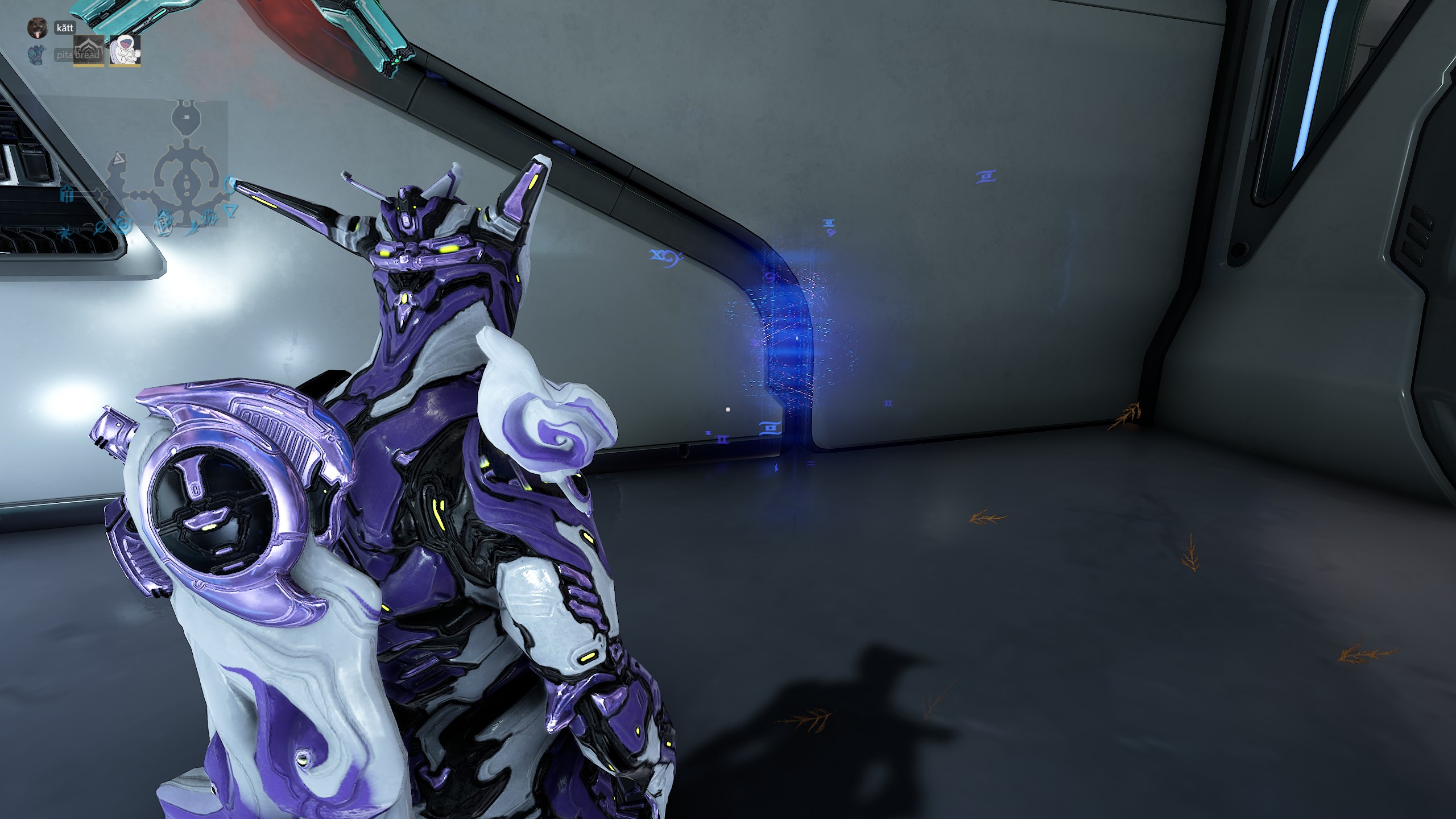The image size is (1456, 819).
Task: Select the astronaut drinking coffee glyph
Action: tap(125, 50)
